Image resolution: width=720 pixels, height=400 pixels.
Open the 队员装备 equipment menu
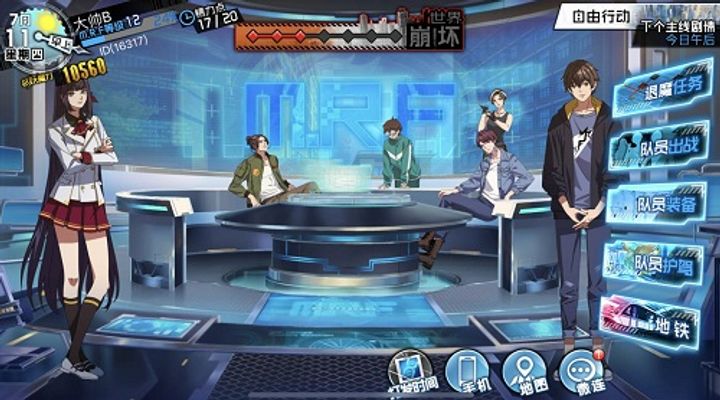tap(658, 204)
